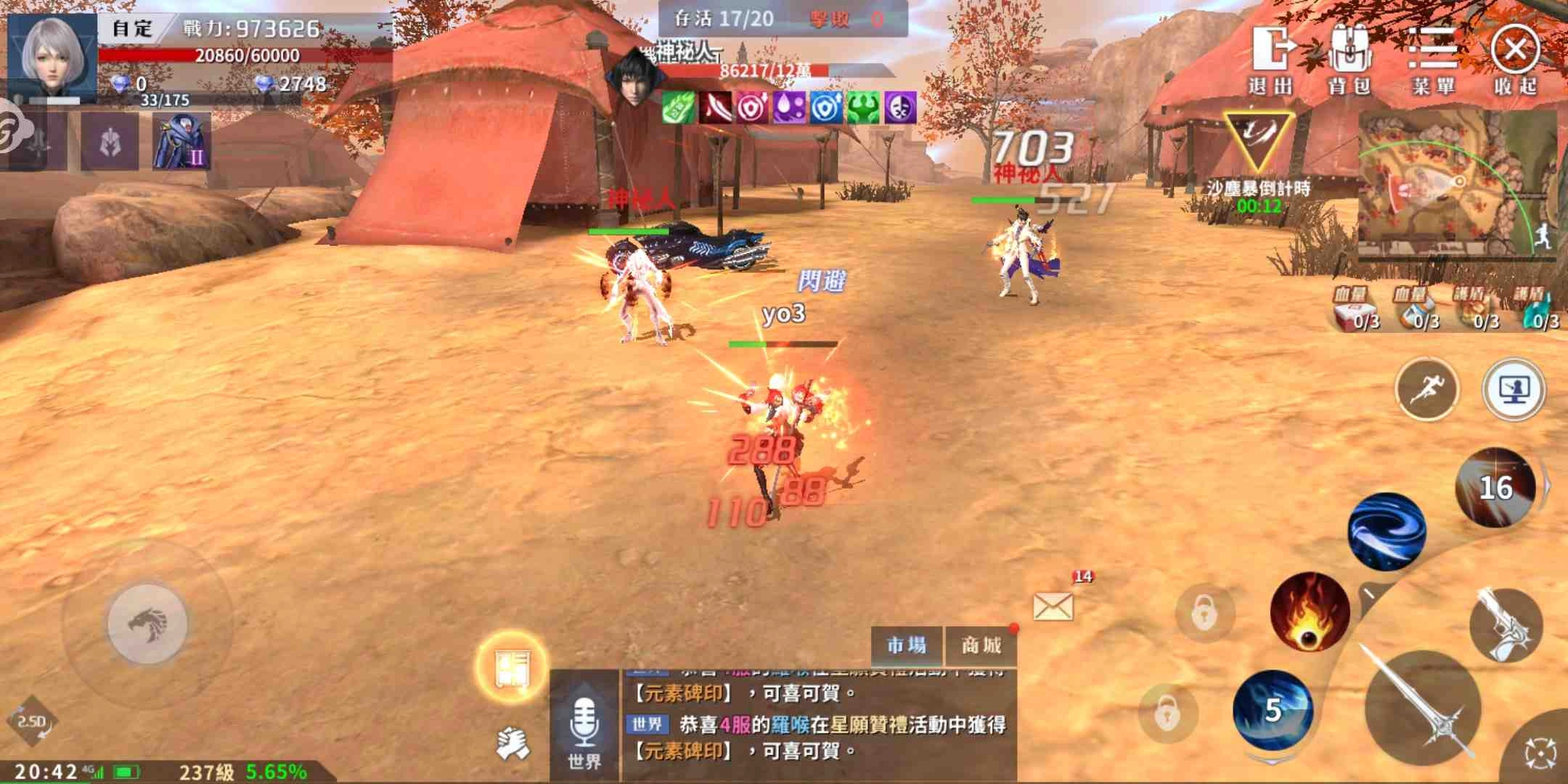Activate the blue swirl vortex skill
Screen dimensions: 1568x784
1387,532
